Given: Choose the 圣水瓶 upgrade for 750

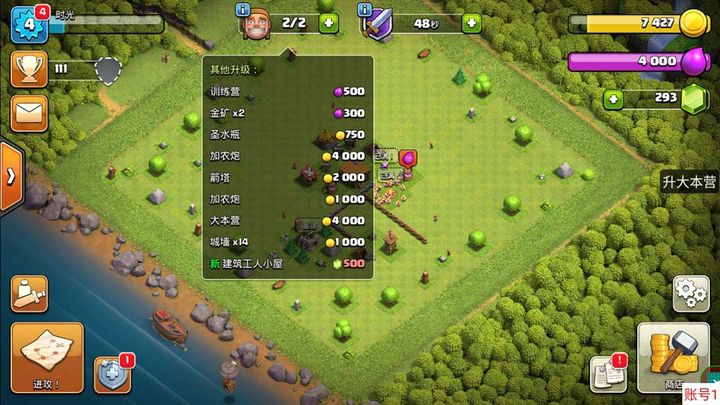Looking at the screenshot, I should (x=286, y=135).
